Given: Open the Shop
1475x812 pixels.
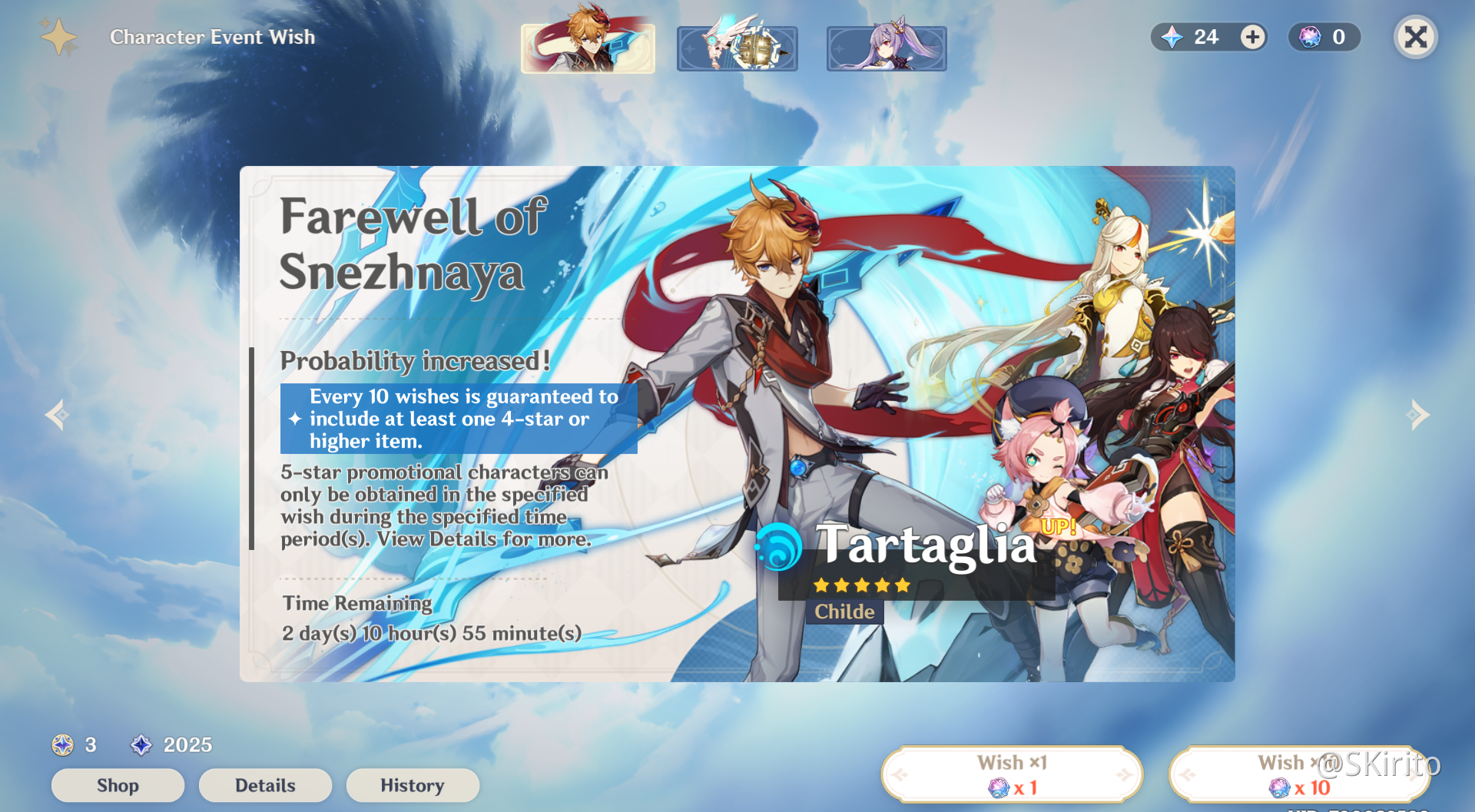Looking at the screenshot, I should coord(118,785).
